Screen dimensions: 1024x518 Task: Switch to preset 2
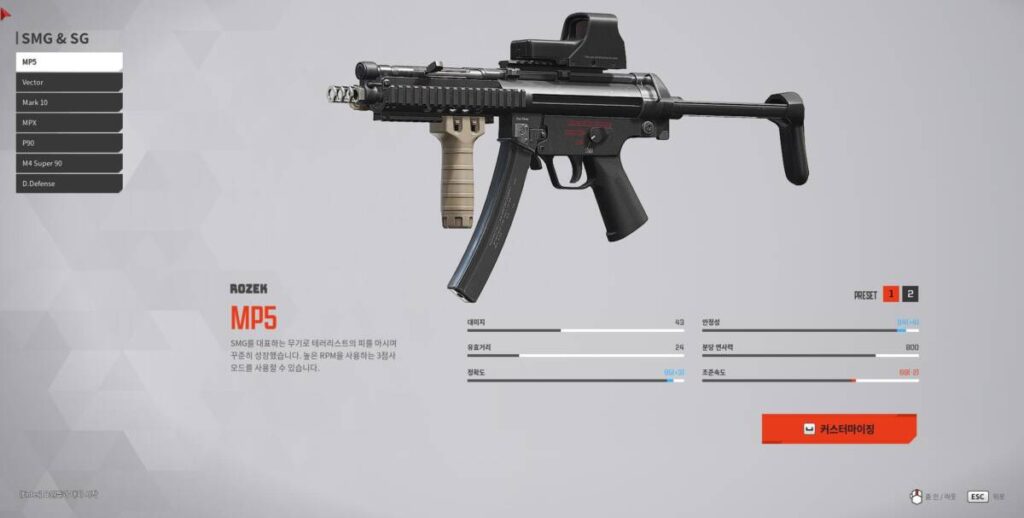[x=910, y=294]
